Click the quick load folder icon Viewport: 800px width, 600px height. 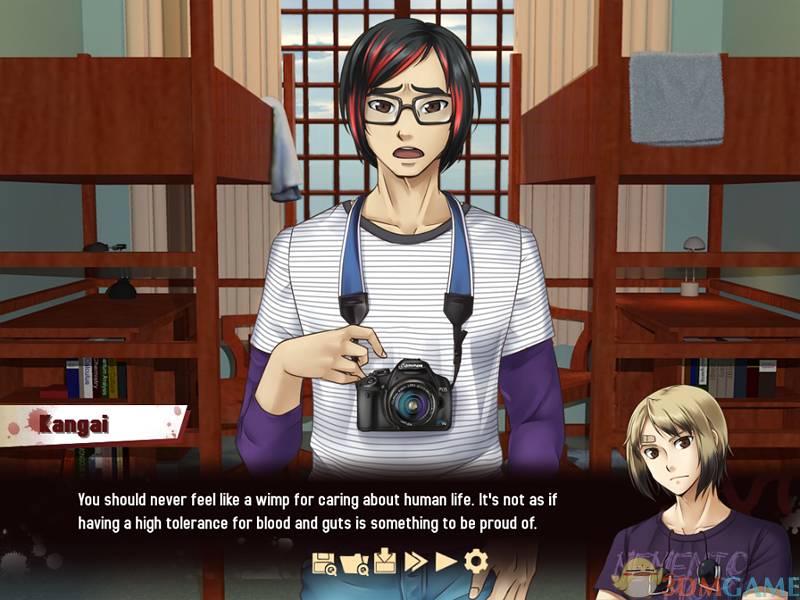click(x=355, y=562)
